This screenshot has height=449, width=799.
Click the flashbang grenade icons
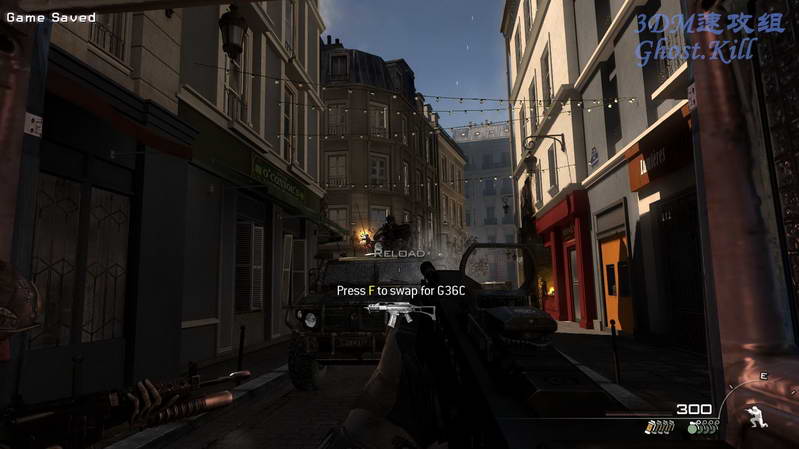pyautogui.click(x=658, y=427)
